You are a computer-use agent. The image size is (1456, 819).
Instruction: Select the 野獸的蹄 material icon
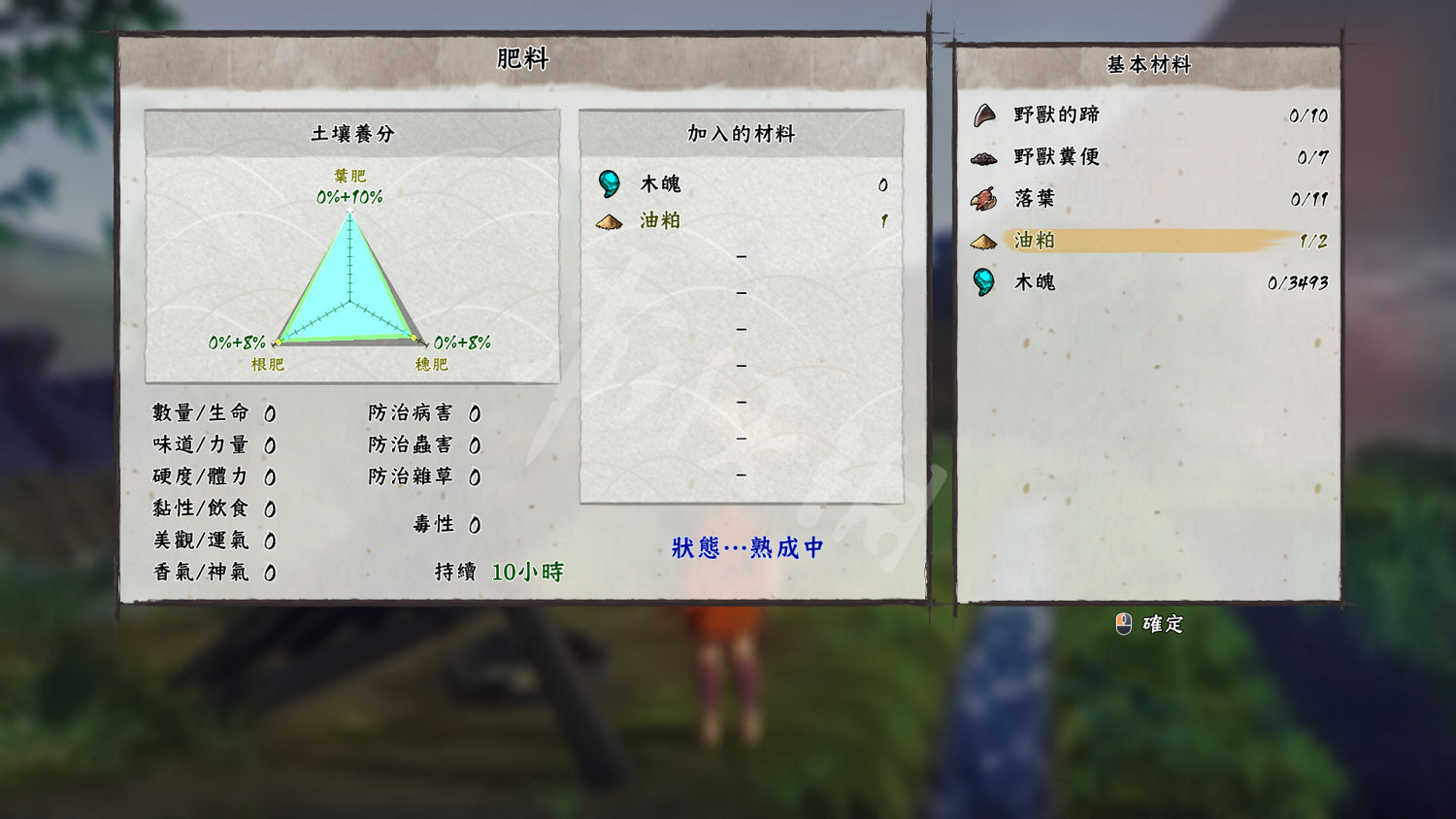click(986, 115)
